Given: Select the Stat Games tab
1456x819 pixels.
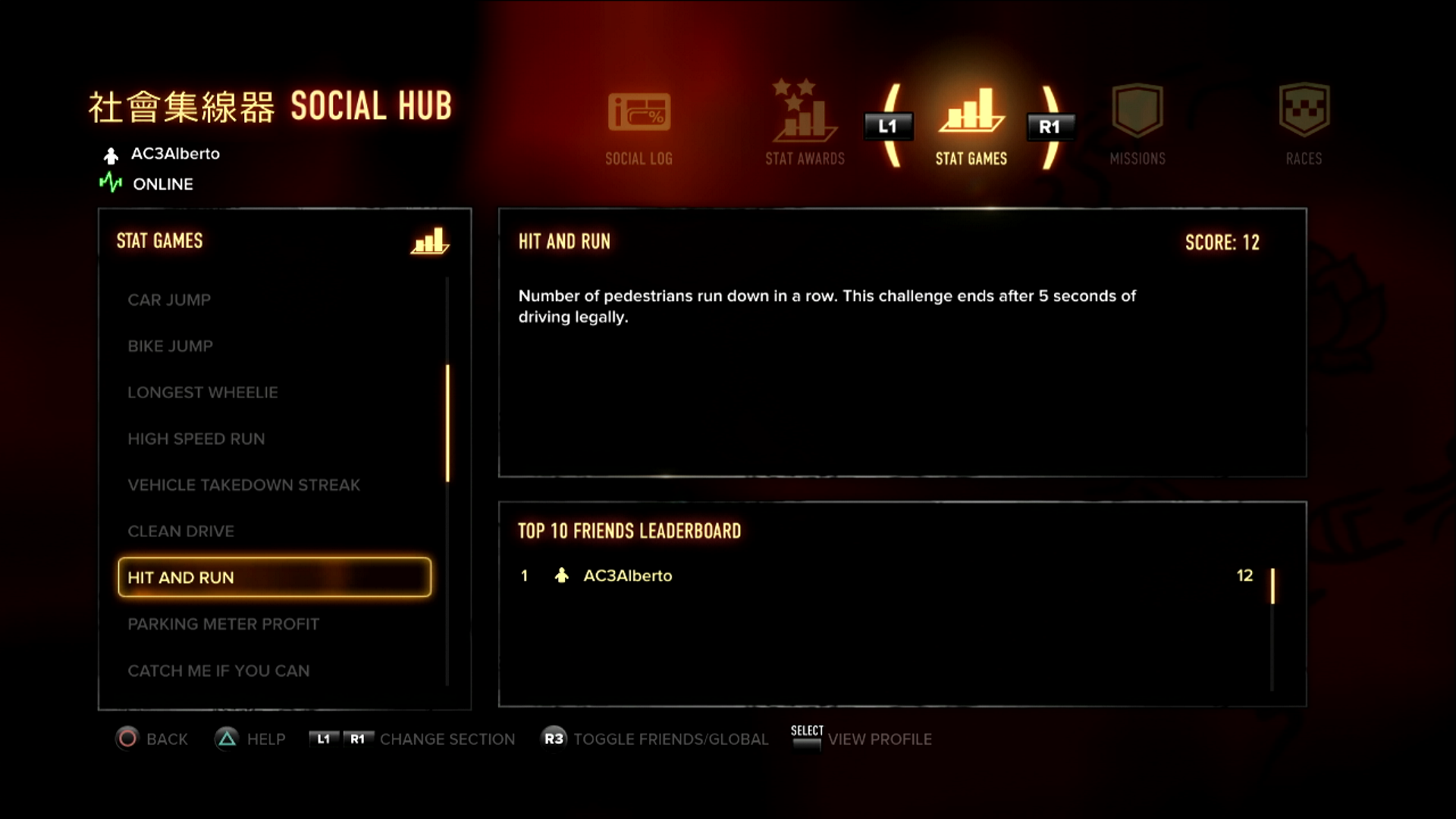Looking at the screenshot, I should [x=971, y=125].
